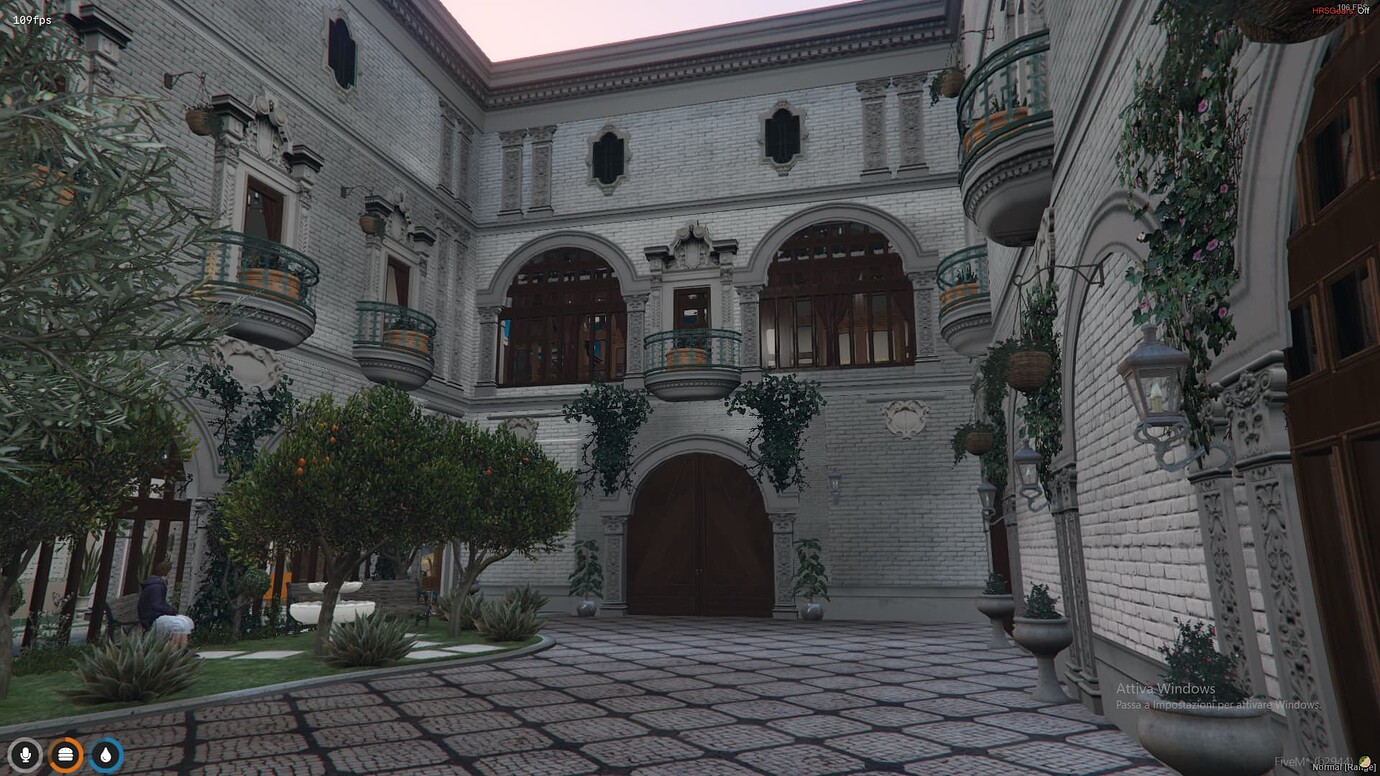Image resolution: width=1380 pixels, height=776 pixels.
Task: Click the Attiva Windows watermark text
Action: 1166,688
